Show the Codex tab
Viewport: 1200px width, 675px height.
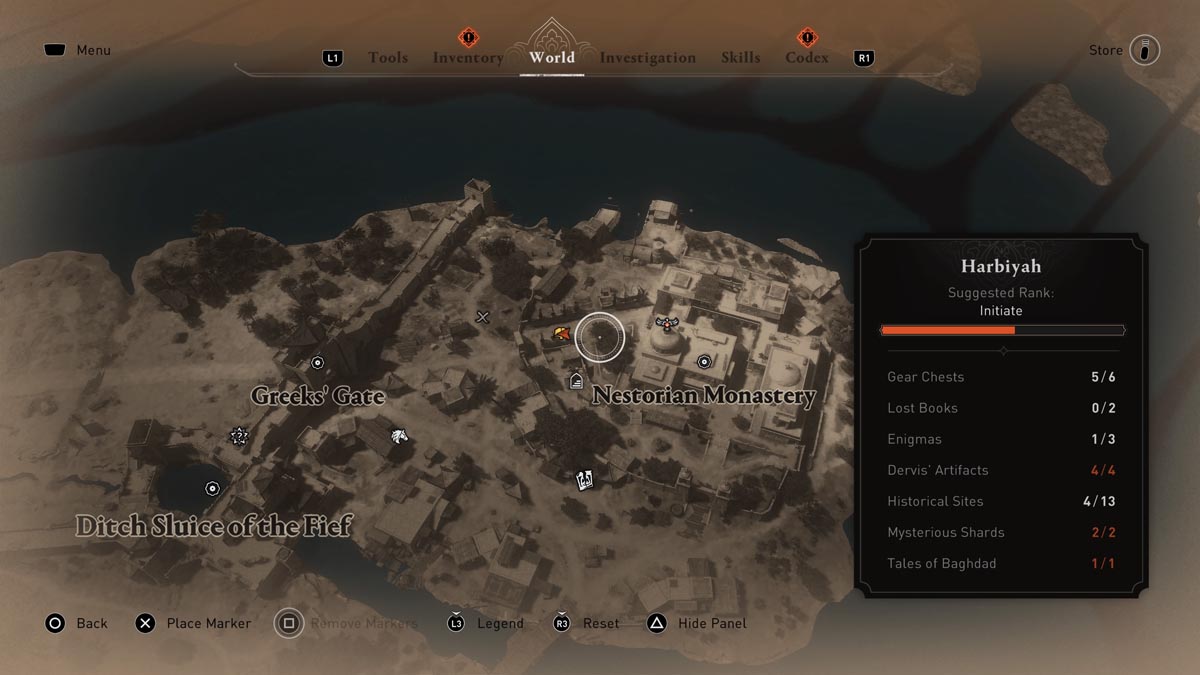point(806,58)
